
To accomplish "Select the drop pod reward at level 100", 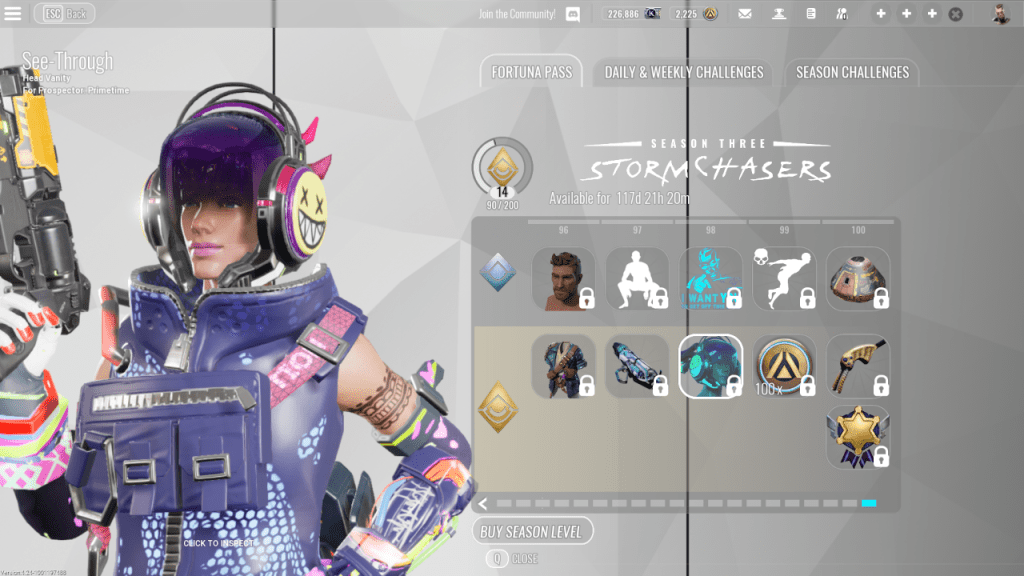I will coord(858,279).
